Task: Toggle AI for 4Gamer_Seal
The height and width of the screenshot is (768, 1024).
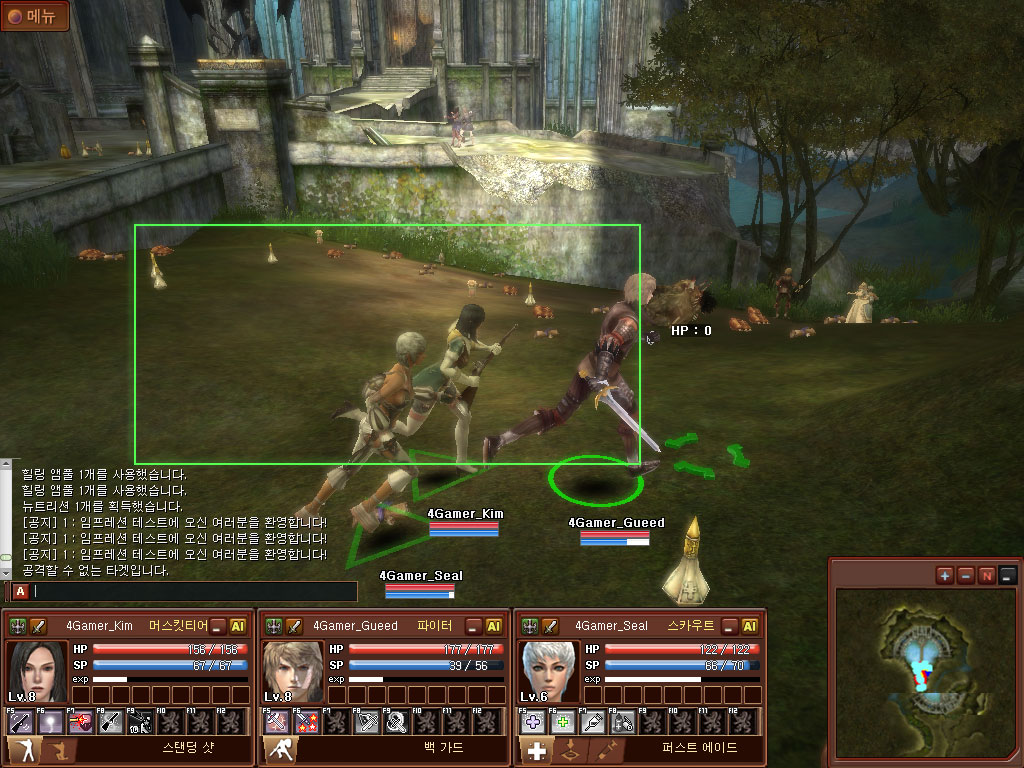Action: (750, 626)
